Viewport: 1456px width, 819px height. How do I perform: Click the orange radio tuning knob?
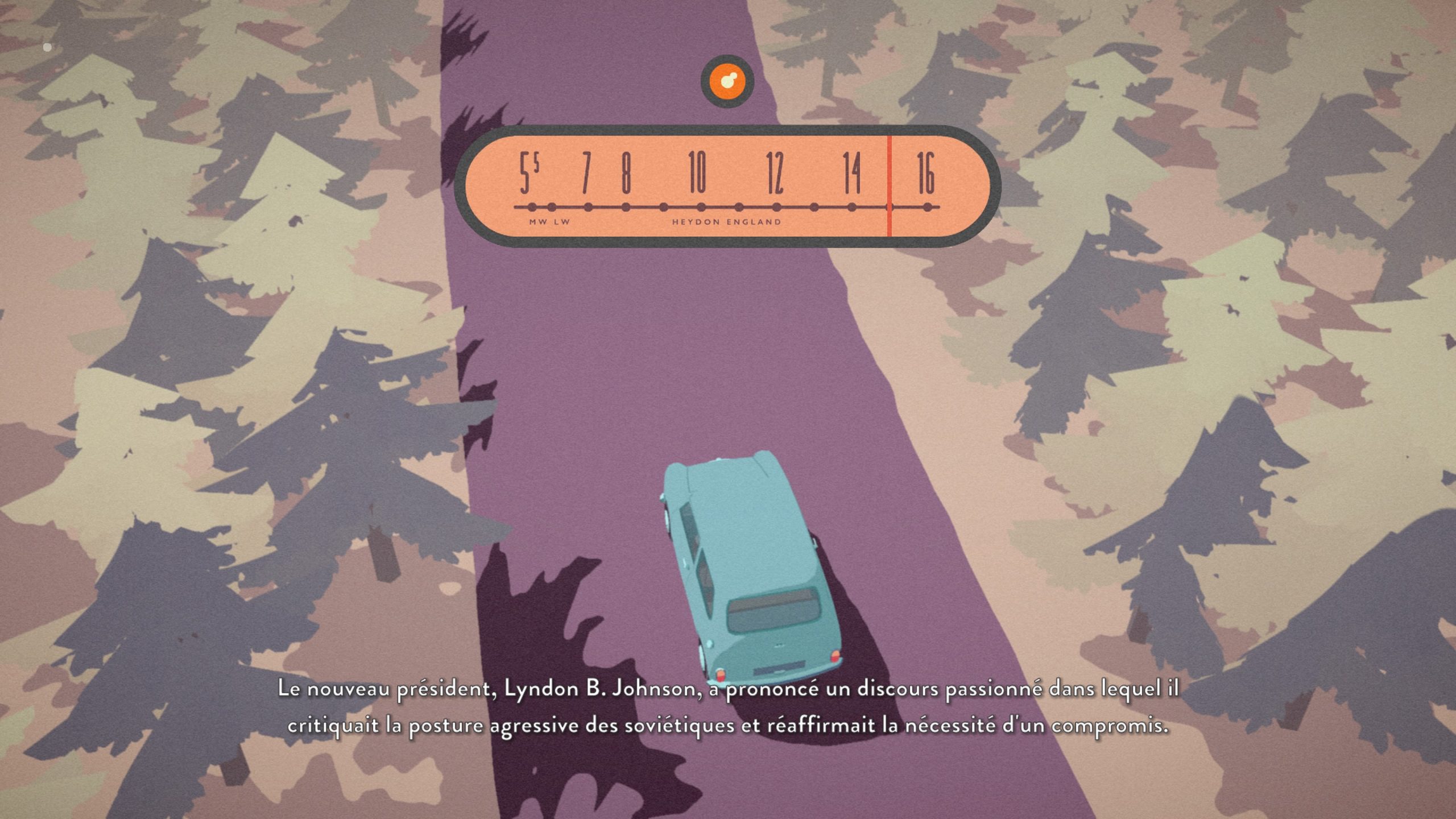(727, 81)
